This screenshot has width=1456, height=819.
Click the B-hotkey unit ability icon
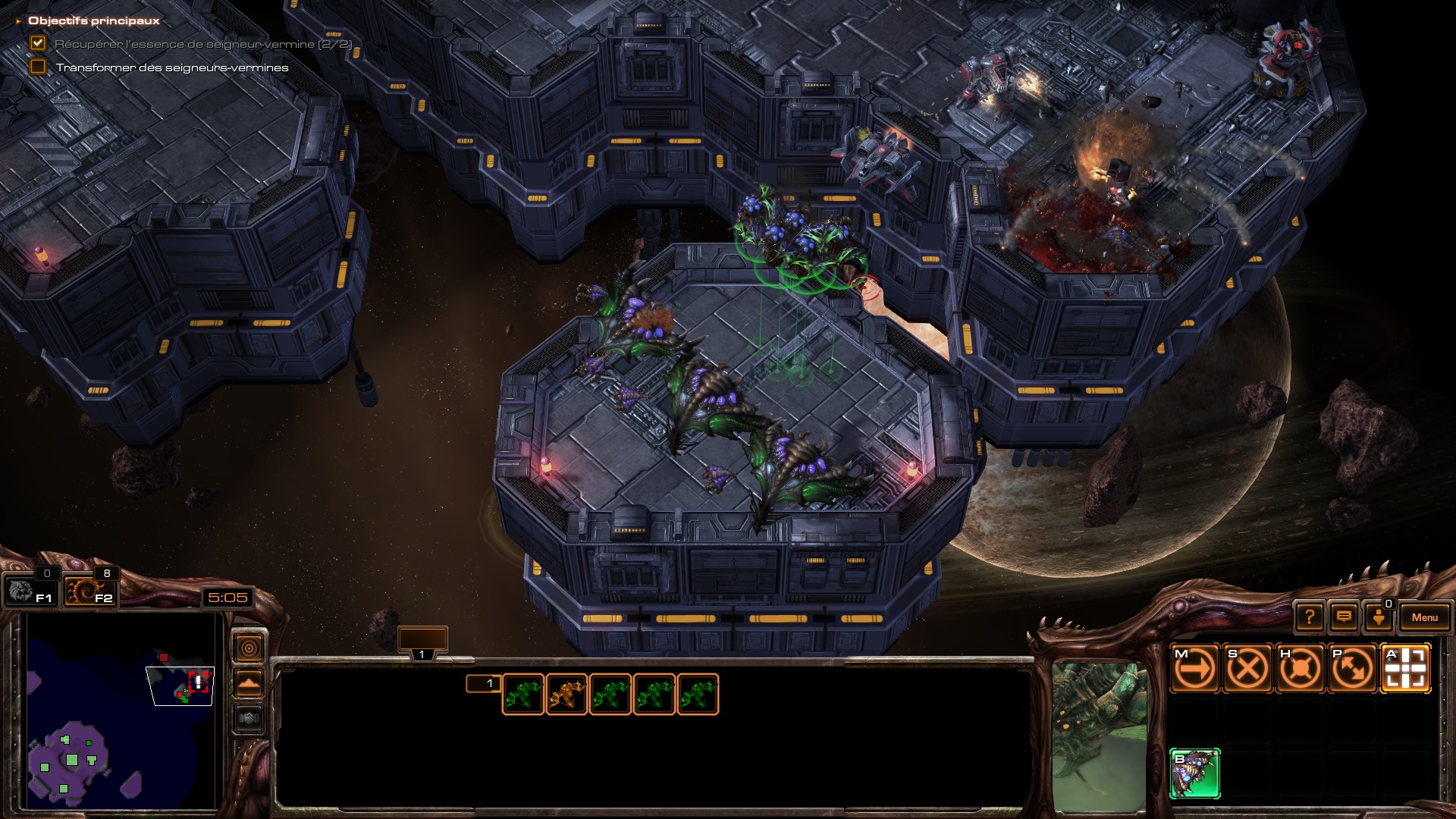1195,773
